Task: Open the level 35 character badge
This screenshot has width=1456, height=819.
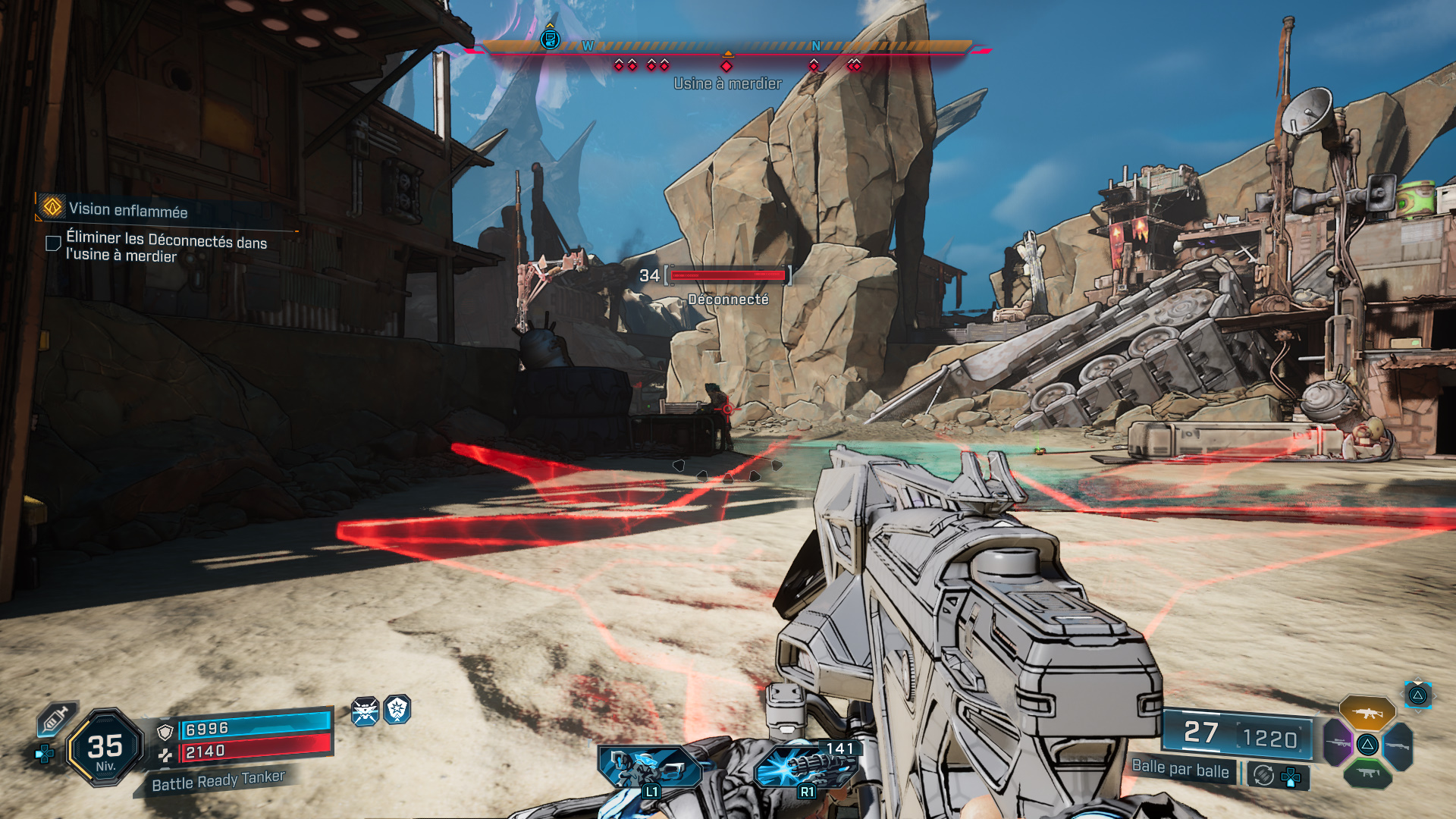Action: pos(105,748)
